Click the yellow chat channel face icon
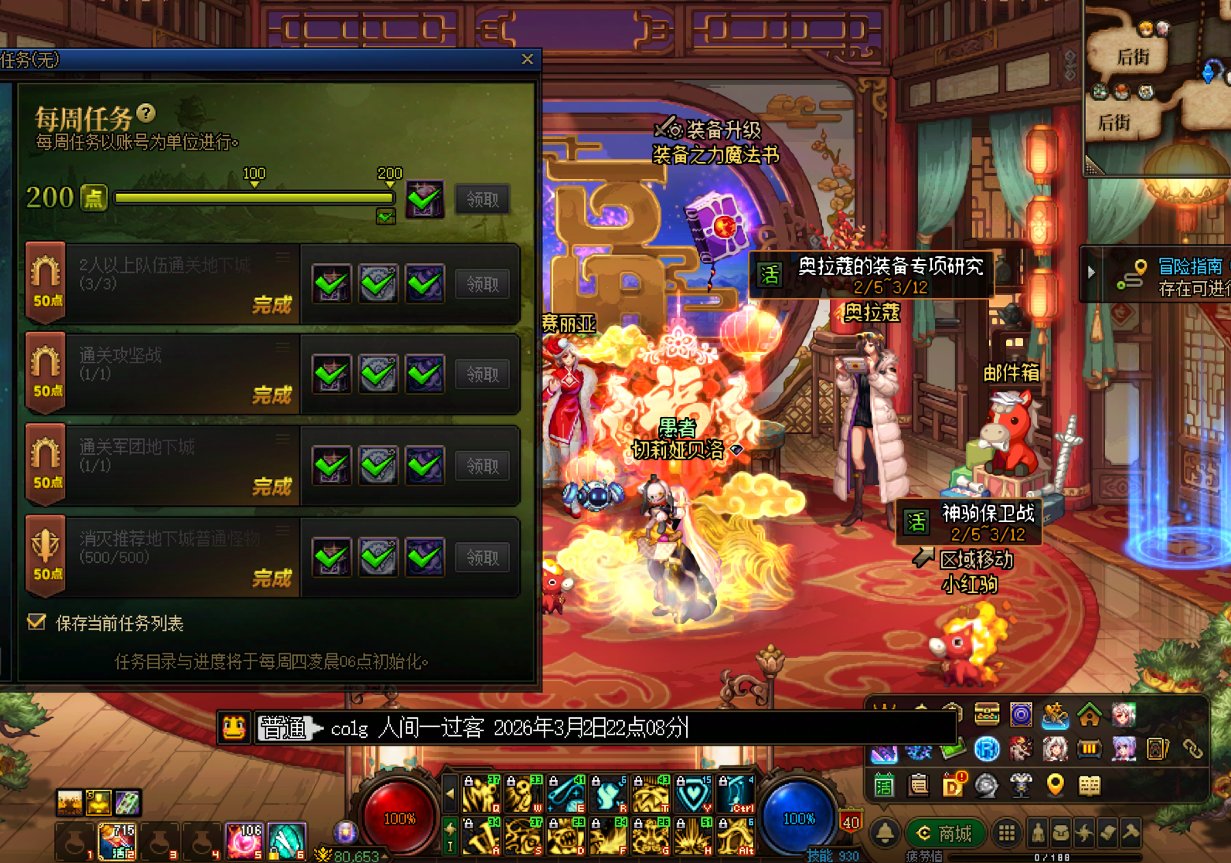Screen dimensions: 1231x863 tap(234, 727)
